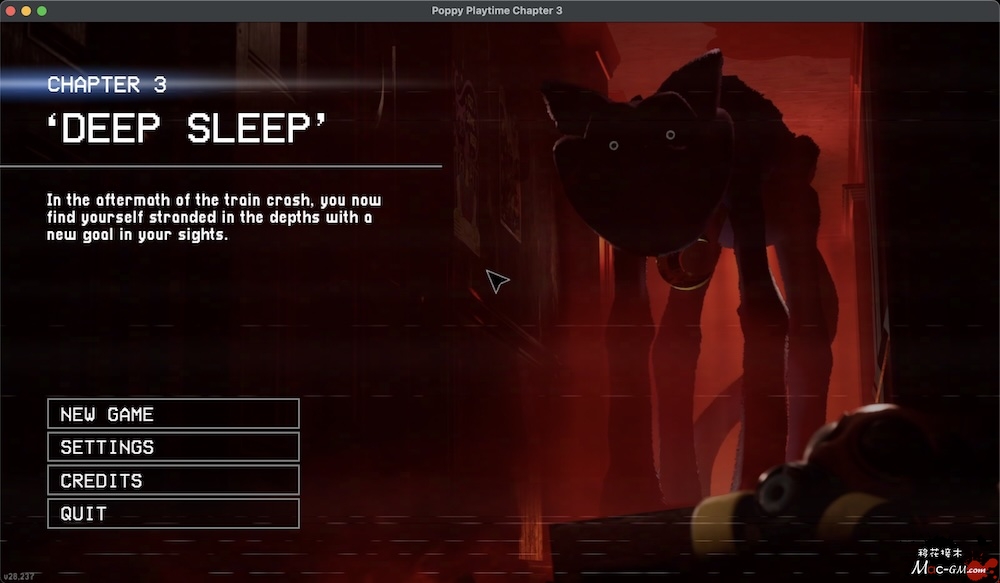Open the Settings menu
The width and height of the screenshot is (1000, 583).
pyautogui.click(x=173, y=447)
